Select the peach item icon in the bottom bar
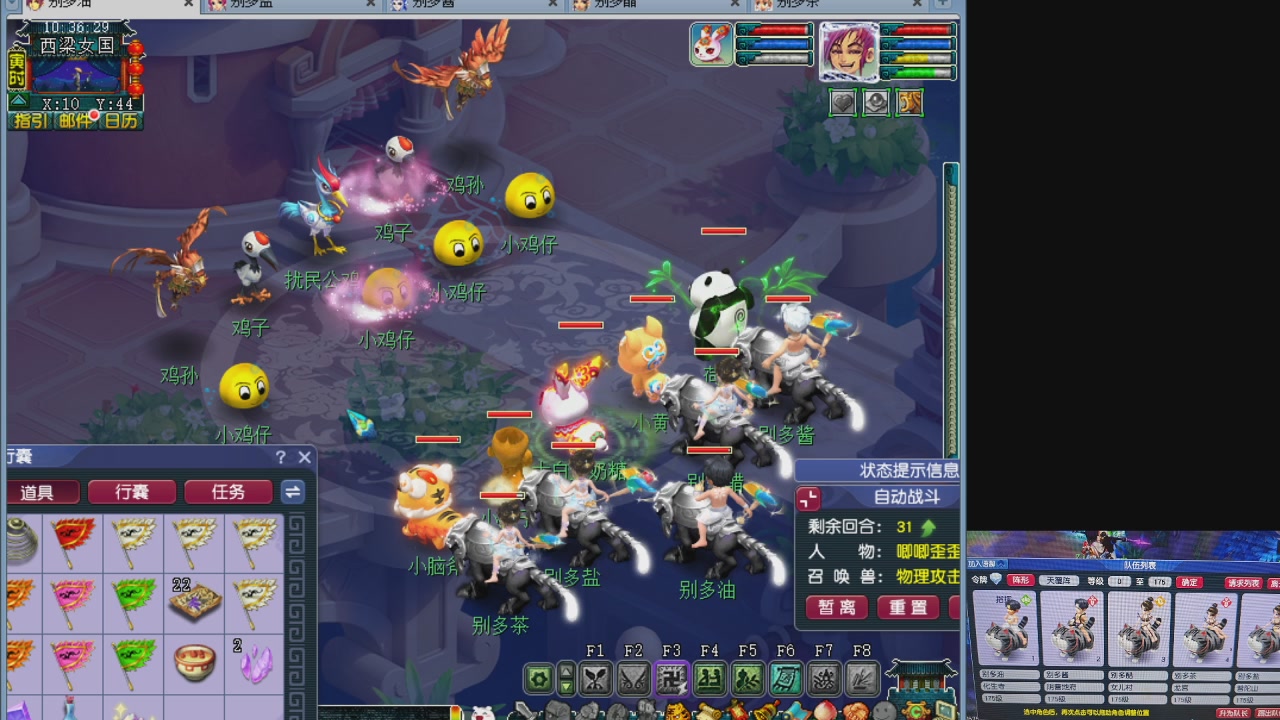This screenshot has height=720, width=1280. [x=827, y=710]
